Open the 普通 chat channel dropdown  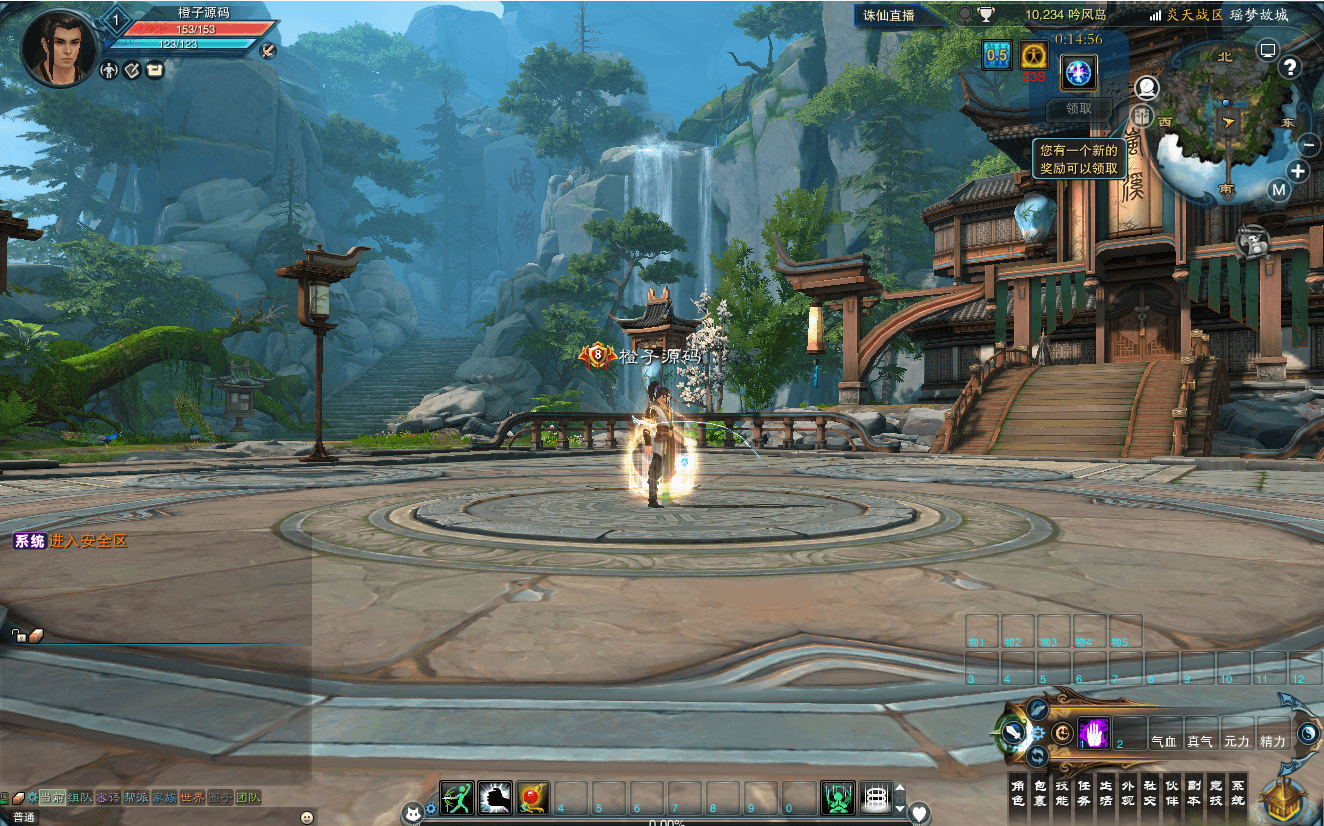point(25,816)
